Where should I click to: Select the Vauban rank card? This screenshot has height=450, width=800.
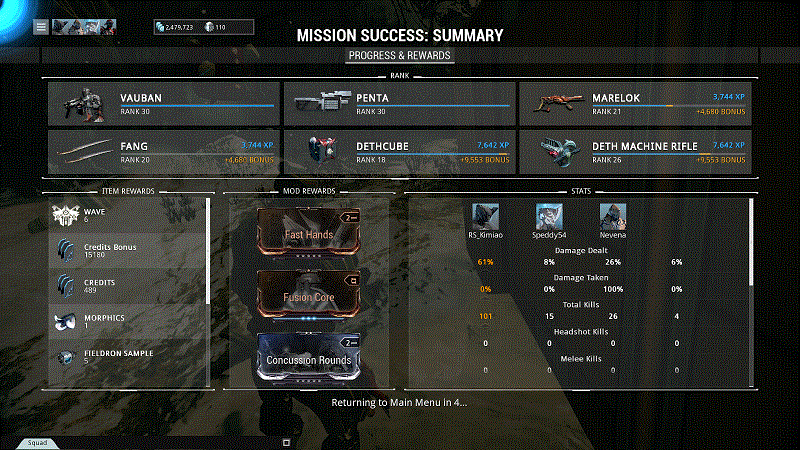click(x=163, y=103)
